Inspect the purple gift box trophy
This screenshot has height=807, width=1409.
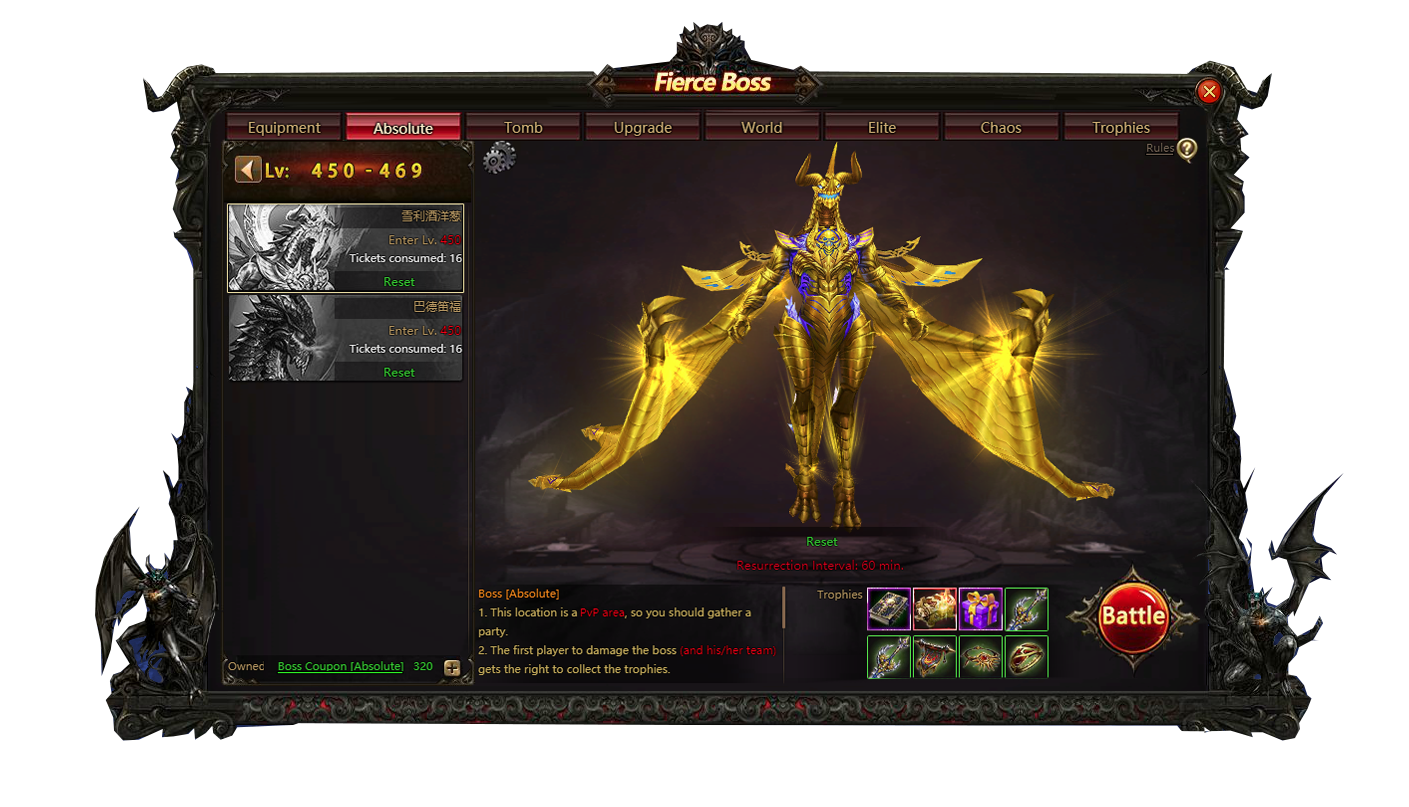click(x=981, y=609)
